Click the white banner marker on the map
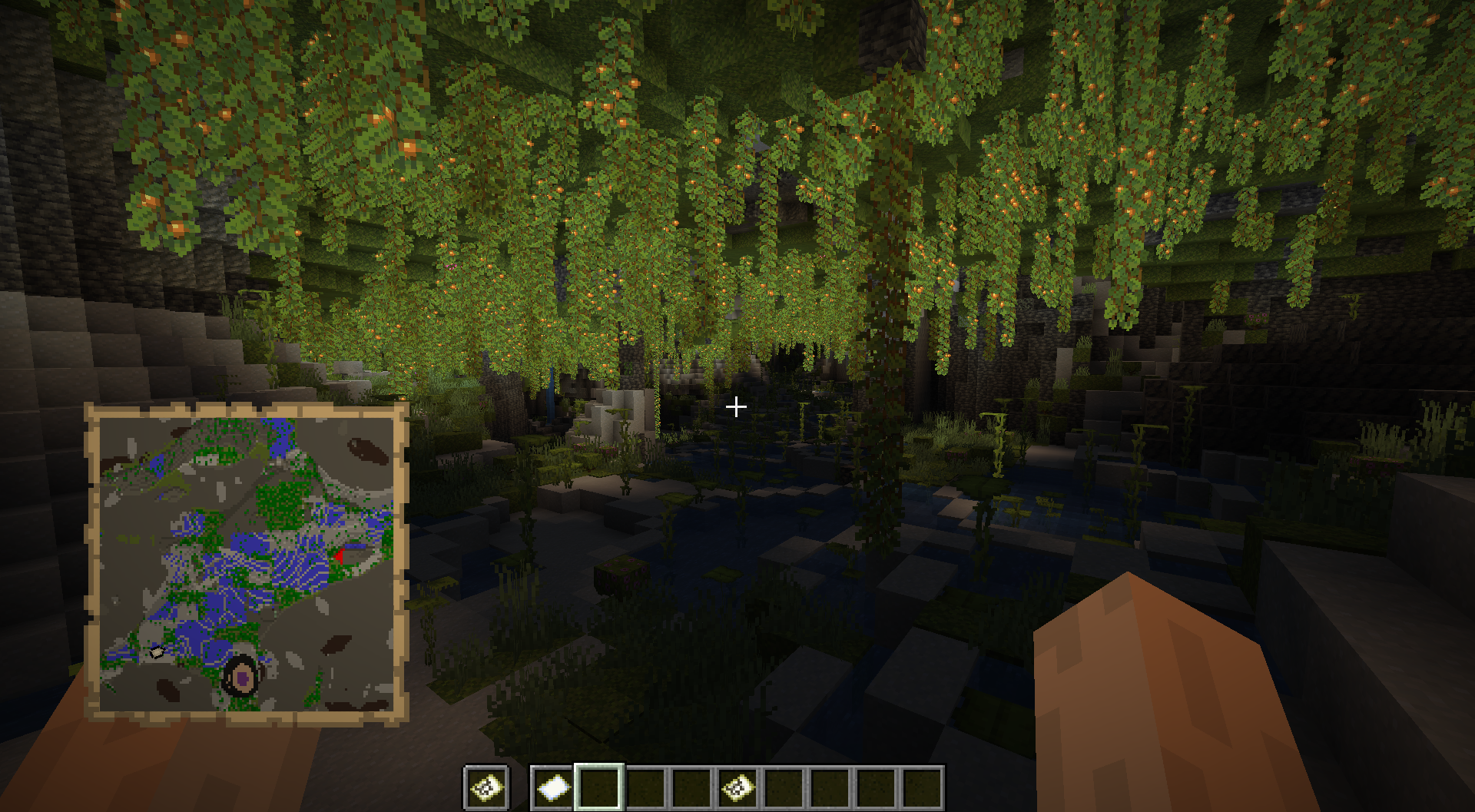Viewport: 1475px width, 812px height. point(157,651)
